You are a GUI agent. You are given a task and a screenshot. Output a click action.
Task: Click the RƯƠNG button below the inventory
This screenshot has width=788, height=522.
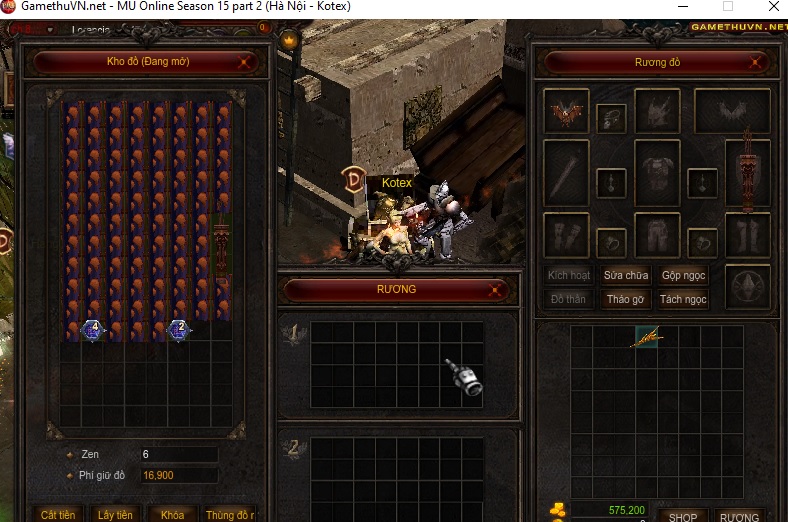(740, 516)
